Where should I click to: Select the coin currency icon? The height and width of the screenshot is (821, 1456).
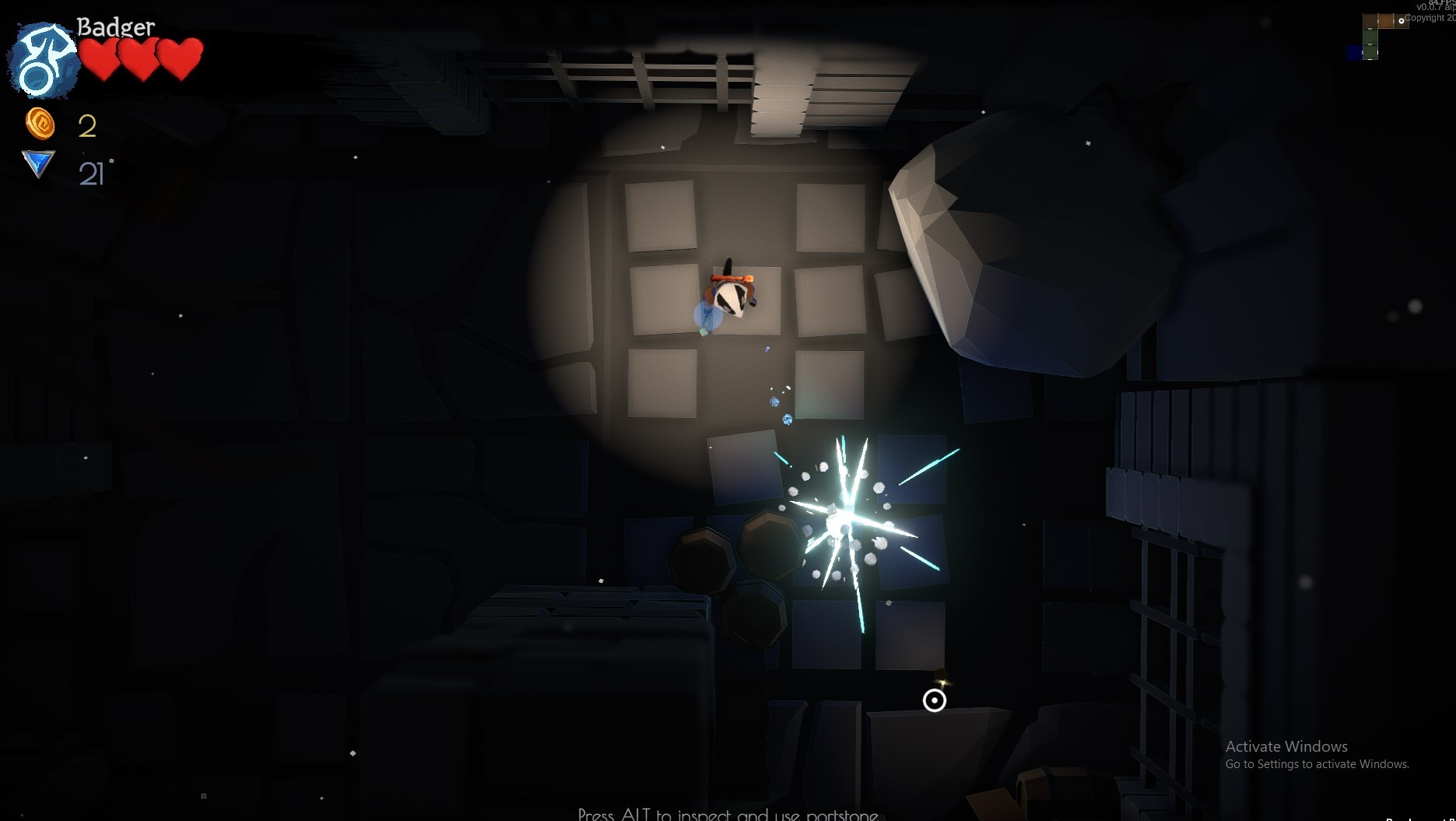click(40, 125)
